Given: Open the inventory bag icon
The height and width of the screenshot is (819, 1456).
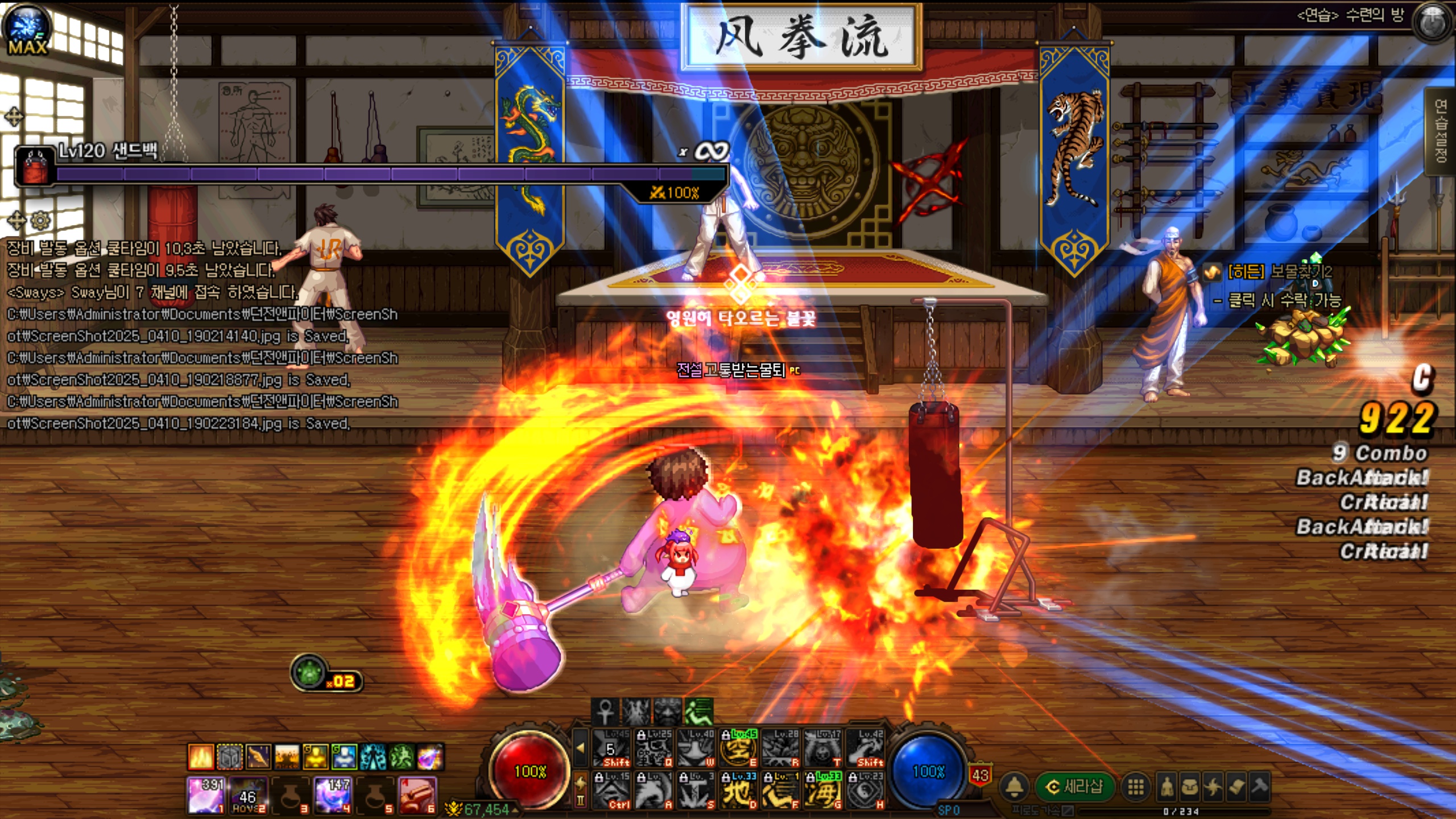Looking at the screenshot, I should coord(1190,787).
